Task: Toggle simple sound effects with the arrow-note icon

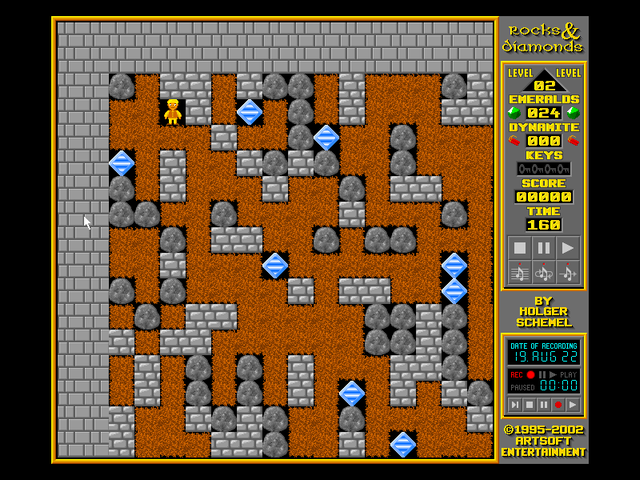Action: pos(568,272)
